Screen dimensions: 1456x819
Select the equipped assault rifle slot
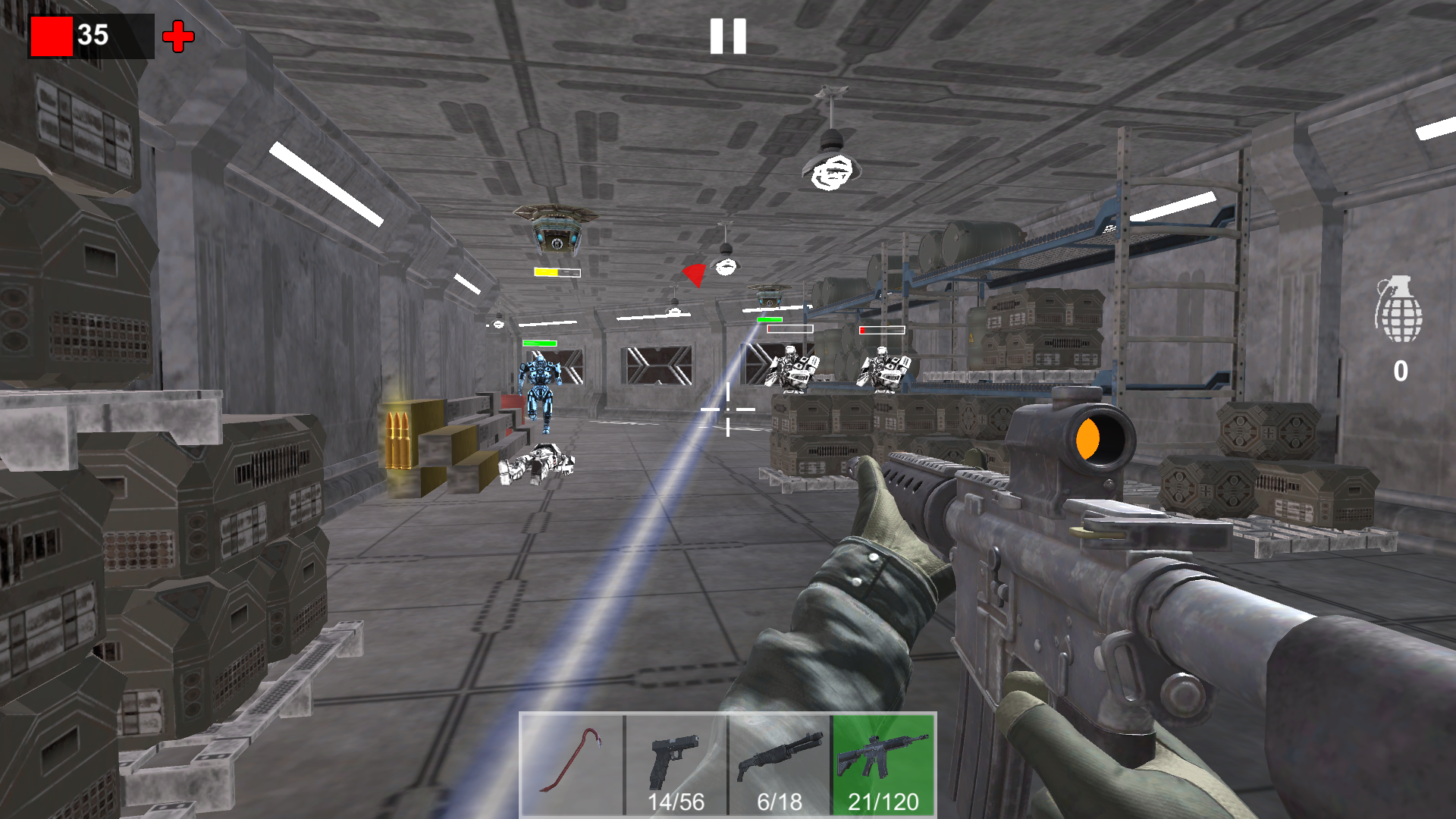click(x=882, y=758)
